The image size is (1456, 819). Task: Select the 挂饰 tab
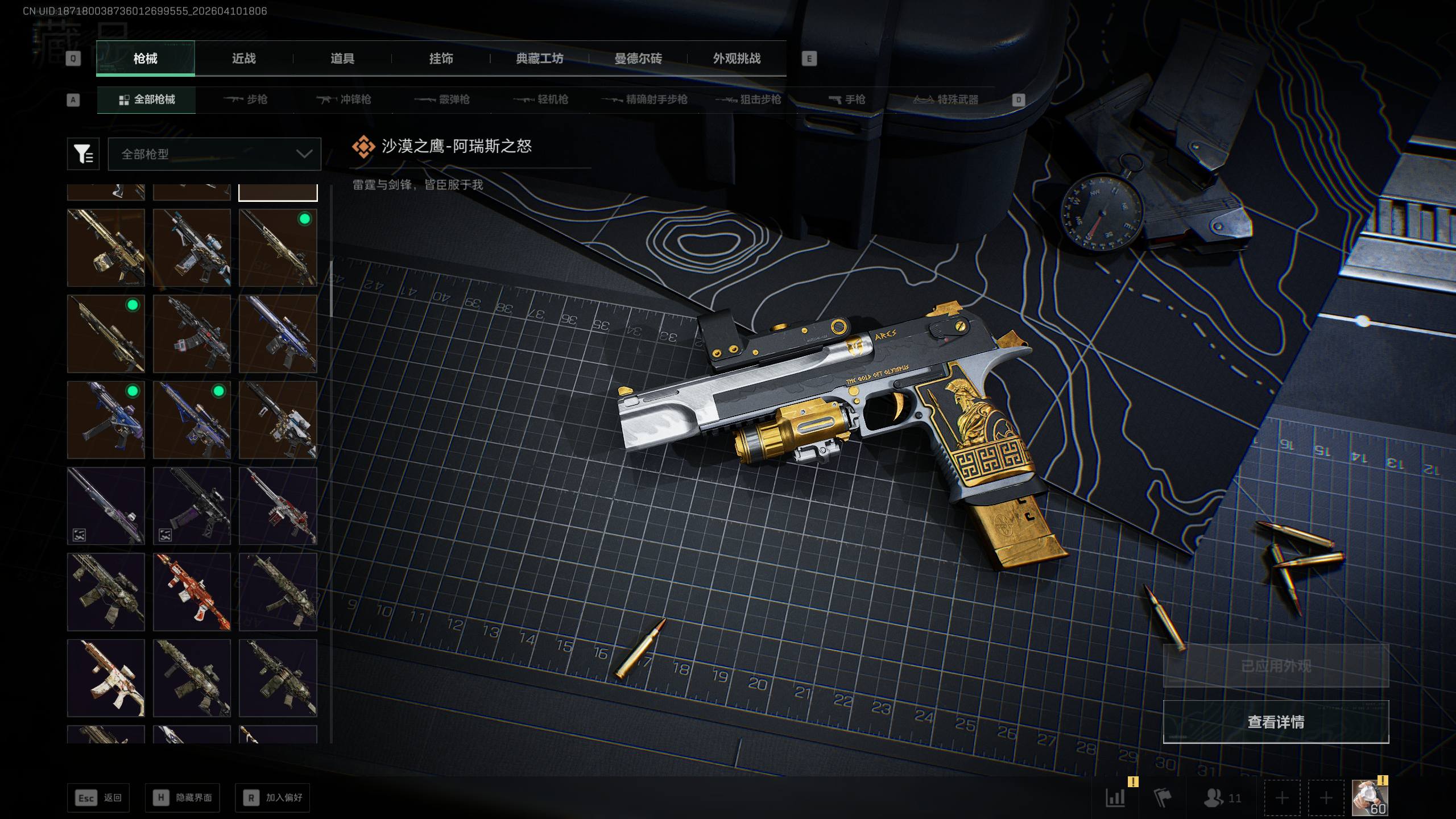[x=441, y=59]
